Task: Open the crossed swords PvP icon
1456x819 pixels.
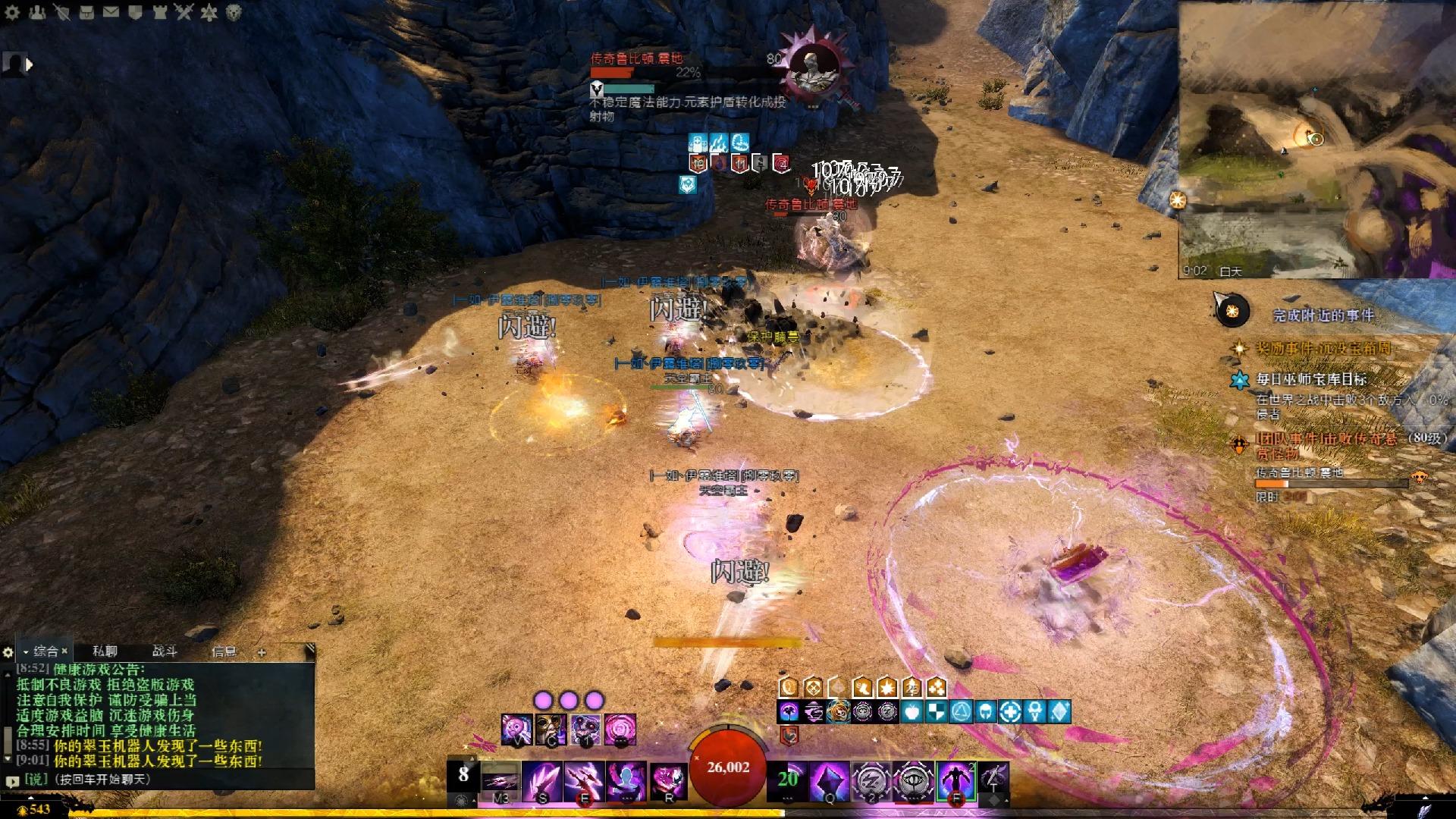Action: [x=184, y=12]
